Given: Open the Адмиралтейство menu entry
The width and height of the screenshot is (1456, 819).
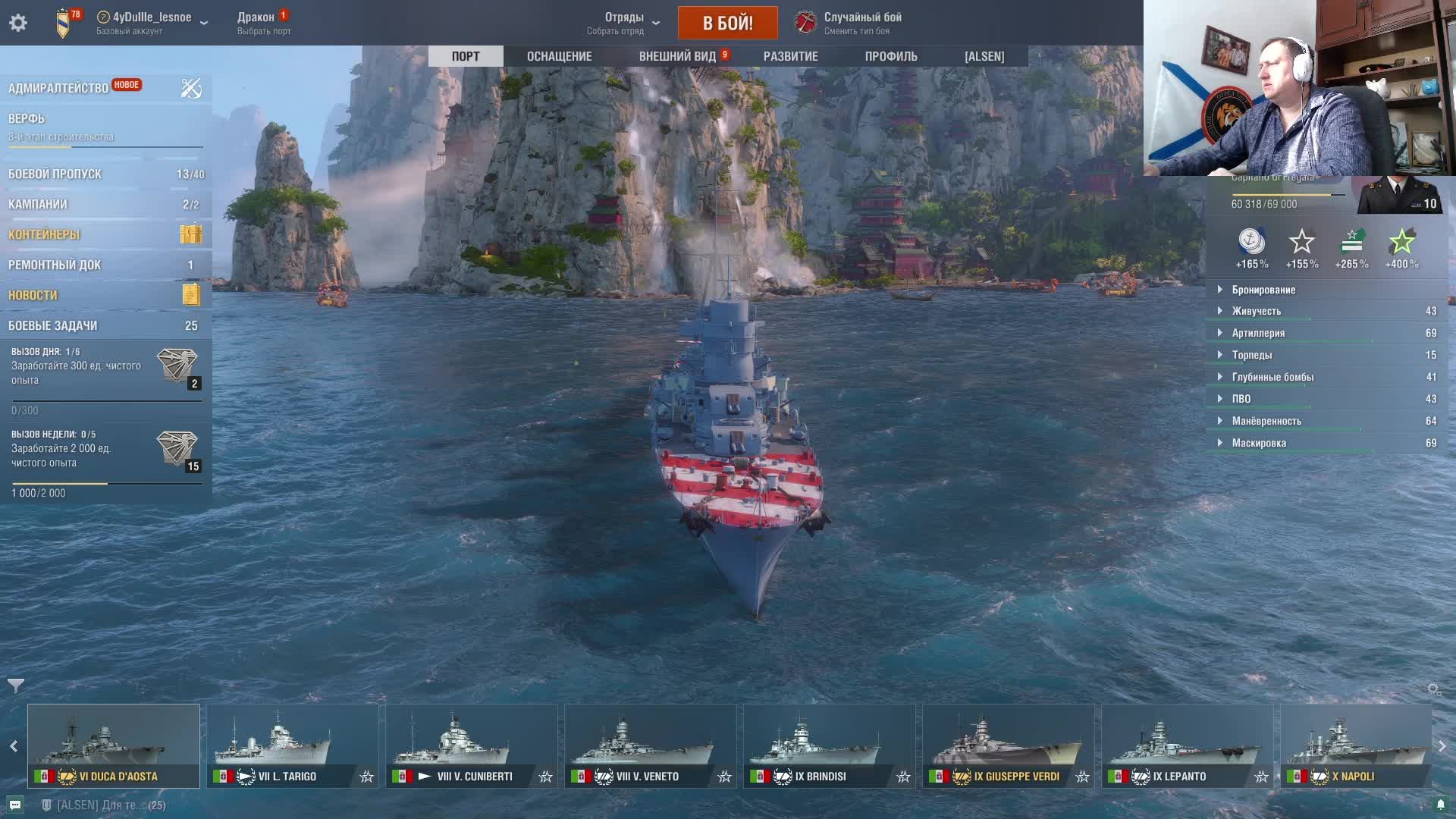Looking at the screenshot, I should (x=58, y=88).
